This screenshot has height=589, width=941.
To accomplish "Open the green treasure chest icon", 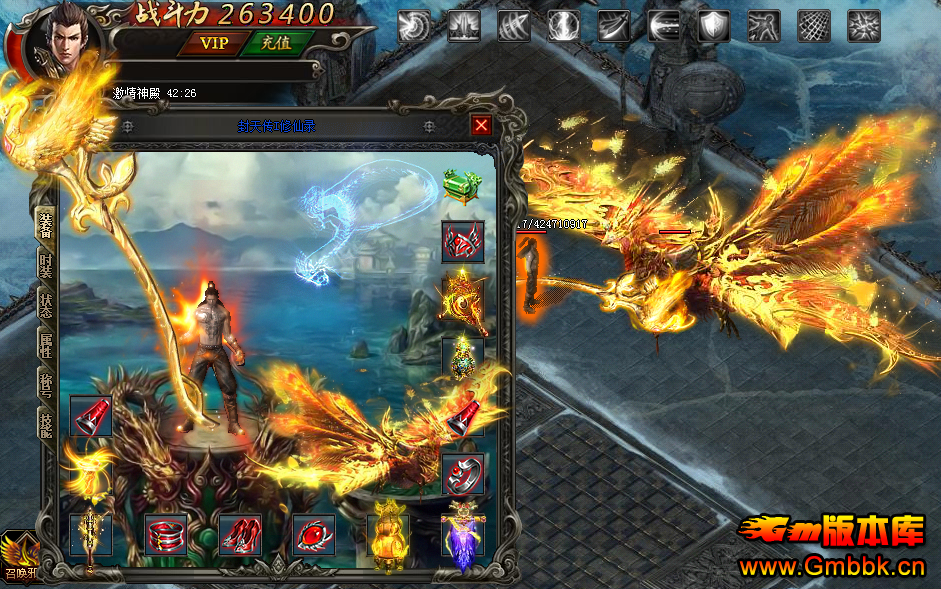I will pos(462,187).
